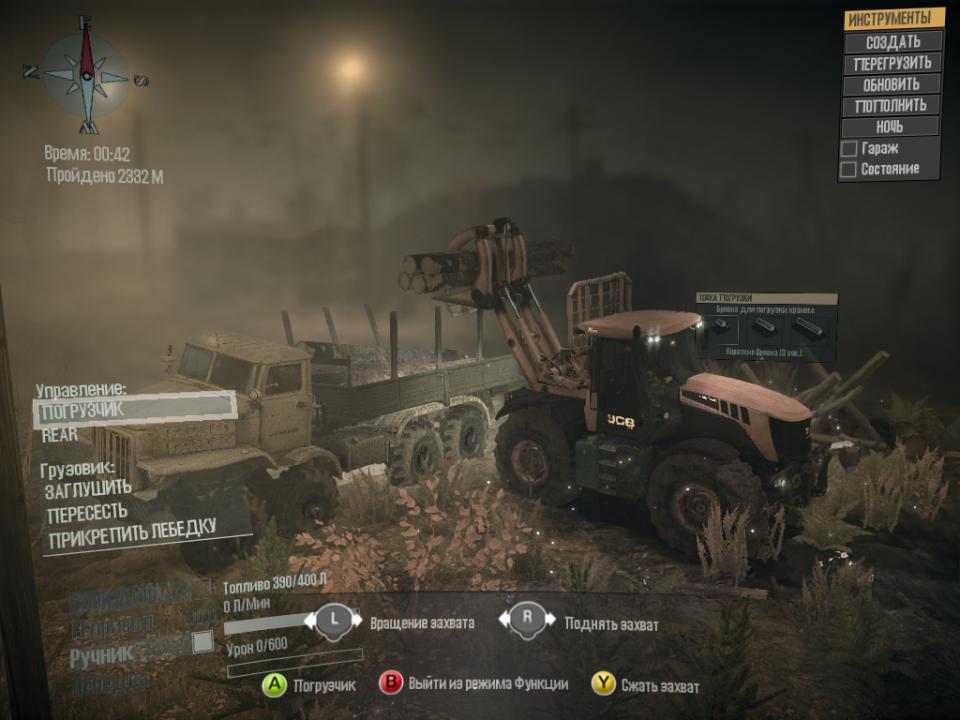Activate the ПОПОЛНИТЬ refill button
This screenshot has width=960, height=720.
pos(891,106)
